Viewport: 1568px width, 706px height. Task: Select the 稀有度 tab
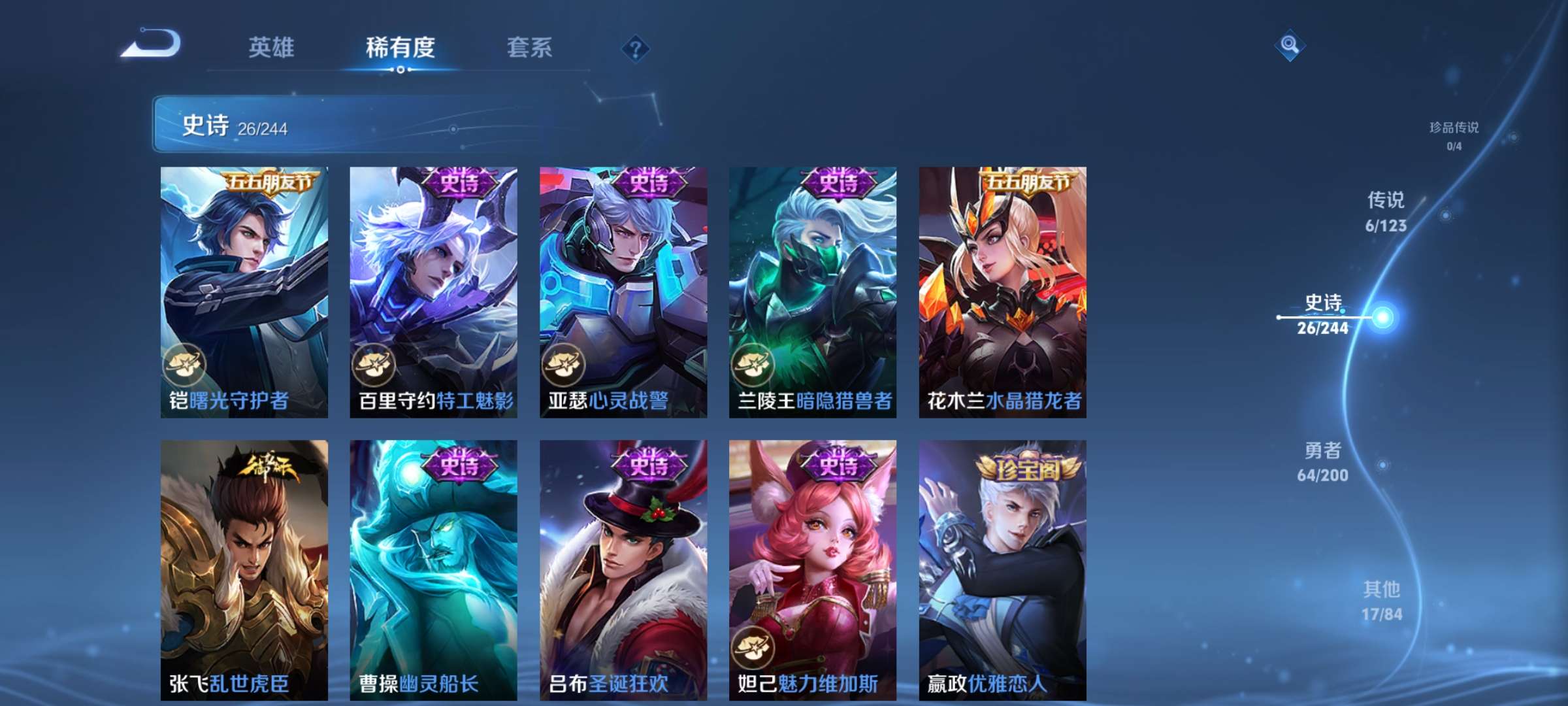coord(400,48)
